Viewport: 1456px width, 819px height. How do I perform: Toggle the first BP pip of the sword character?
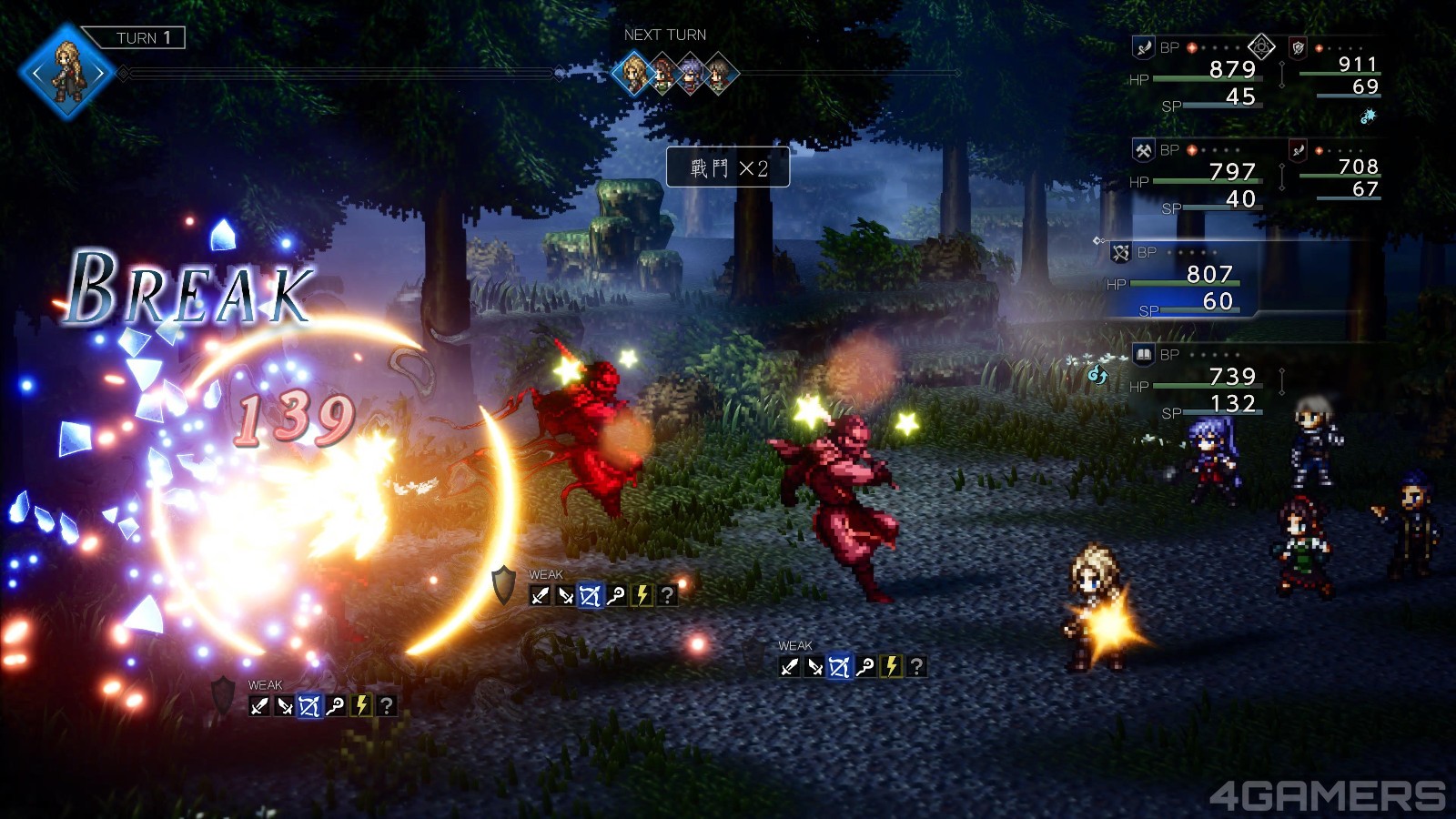(1191, 47)
